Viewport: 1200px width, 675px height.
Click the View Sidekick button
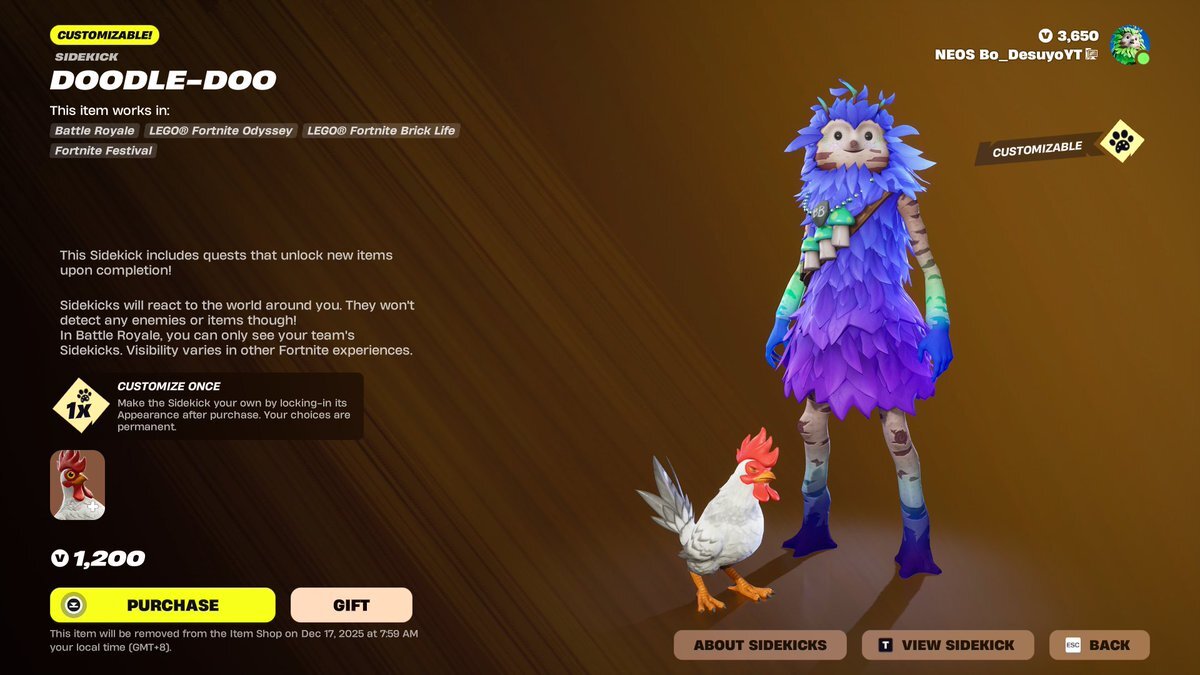946,645
